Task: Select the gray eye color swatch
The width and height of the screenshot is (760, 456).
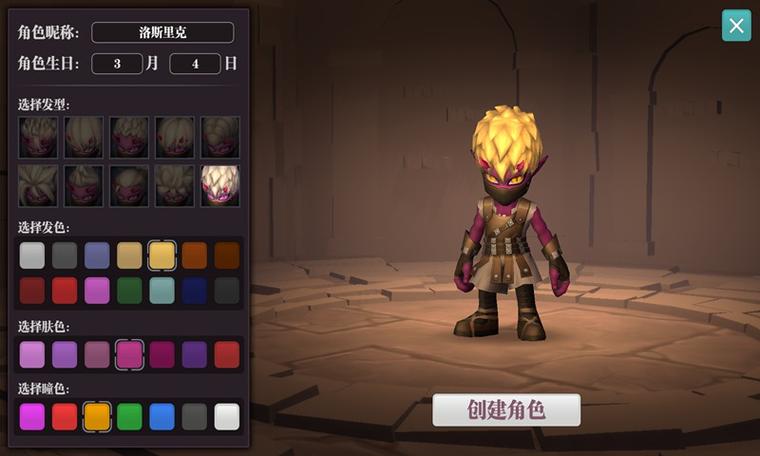Action: [195, 416]
